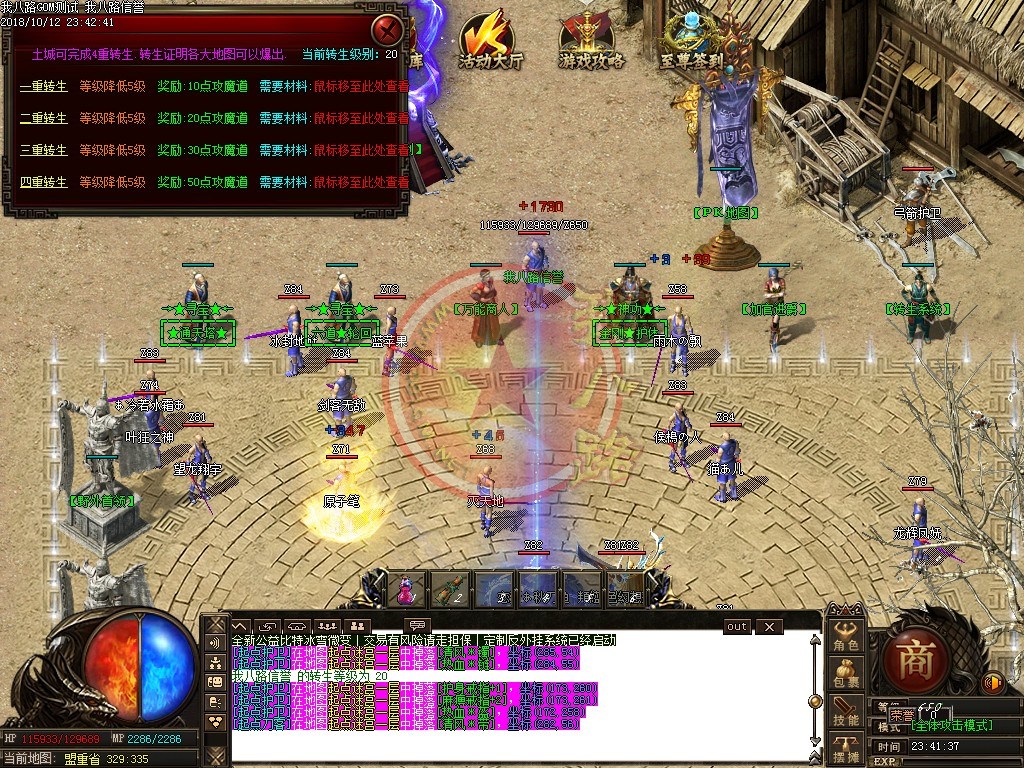Open the 技能 skills panel

point(846,712)
